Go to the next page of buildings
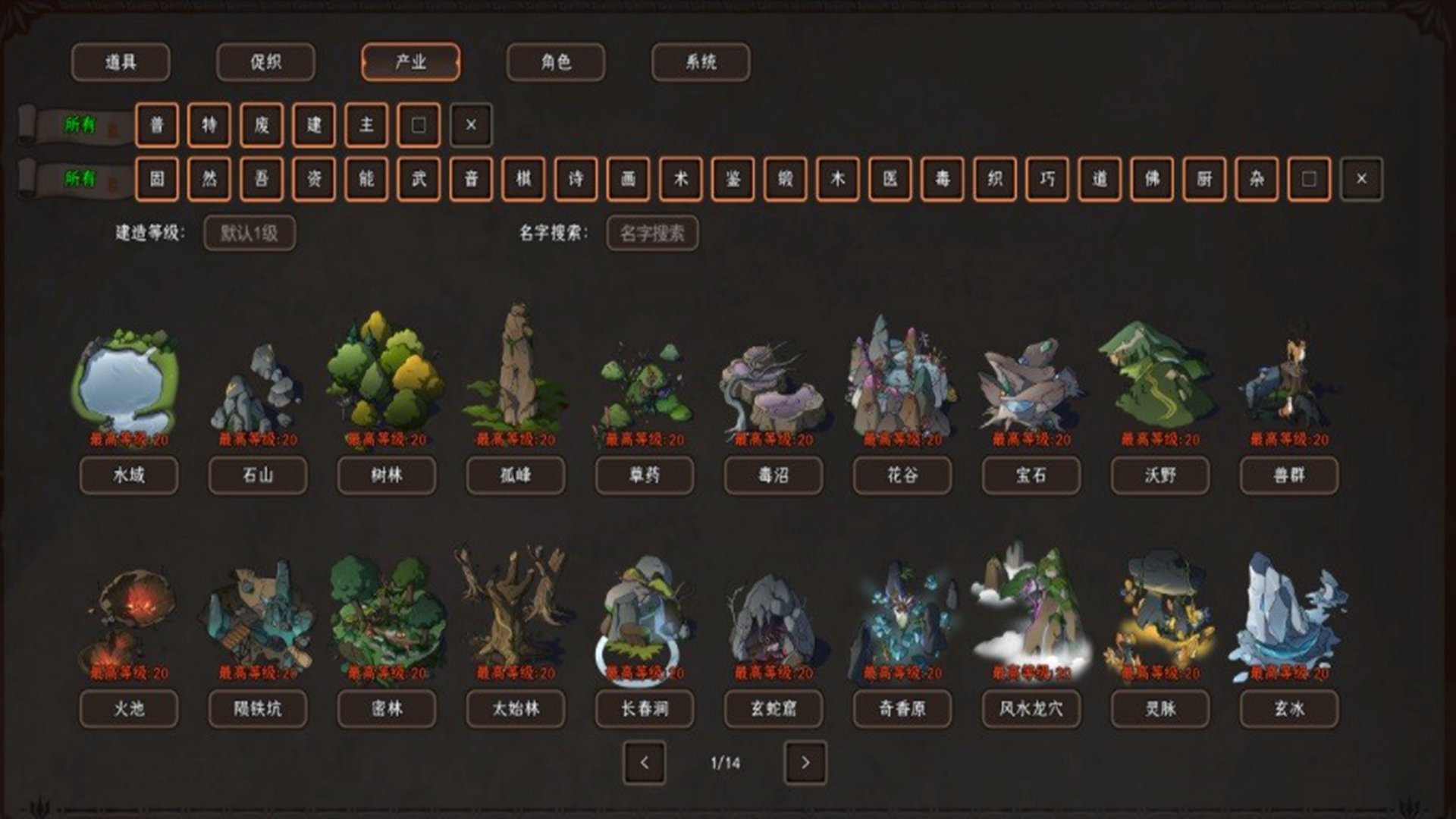The image size is (1456, 819). [x=805, y=763]
